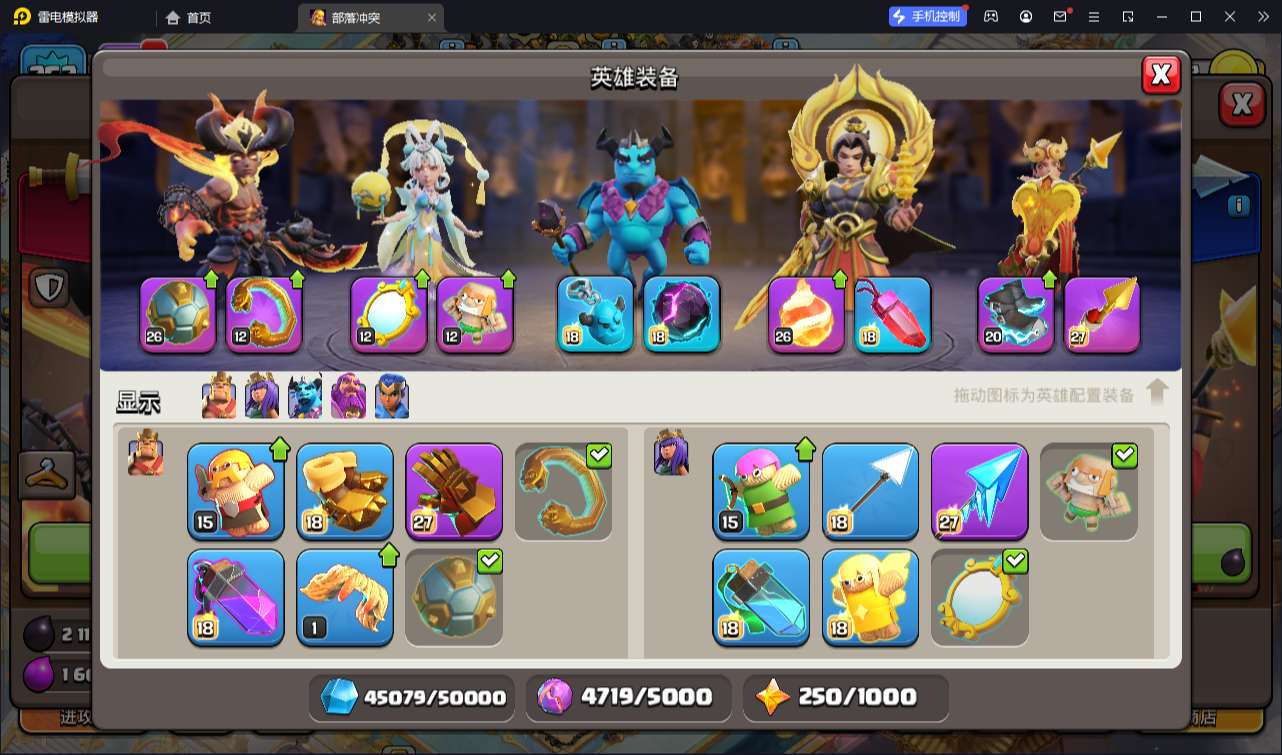Select the Spiky Ball equipment tile
Viewport: 1282px width, 755px height.
click(x=454, y=597)
